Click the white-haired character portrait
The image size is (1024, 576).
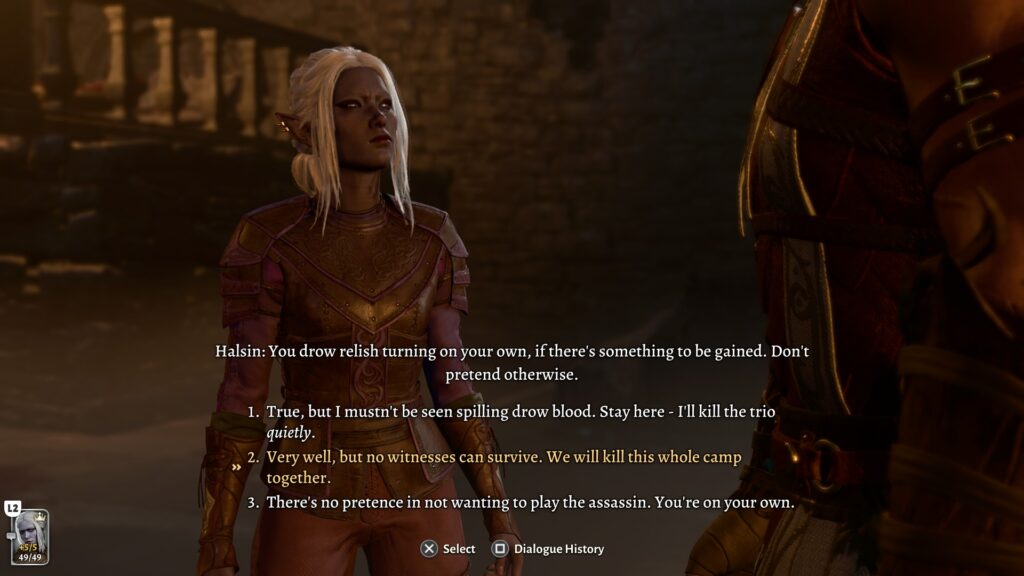(30, 537)
